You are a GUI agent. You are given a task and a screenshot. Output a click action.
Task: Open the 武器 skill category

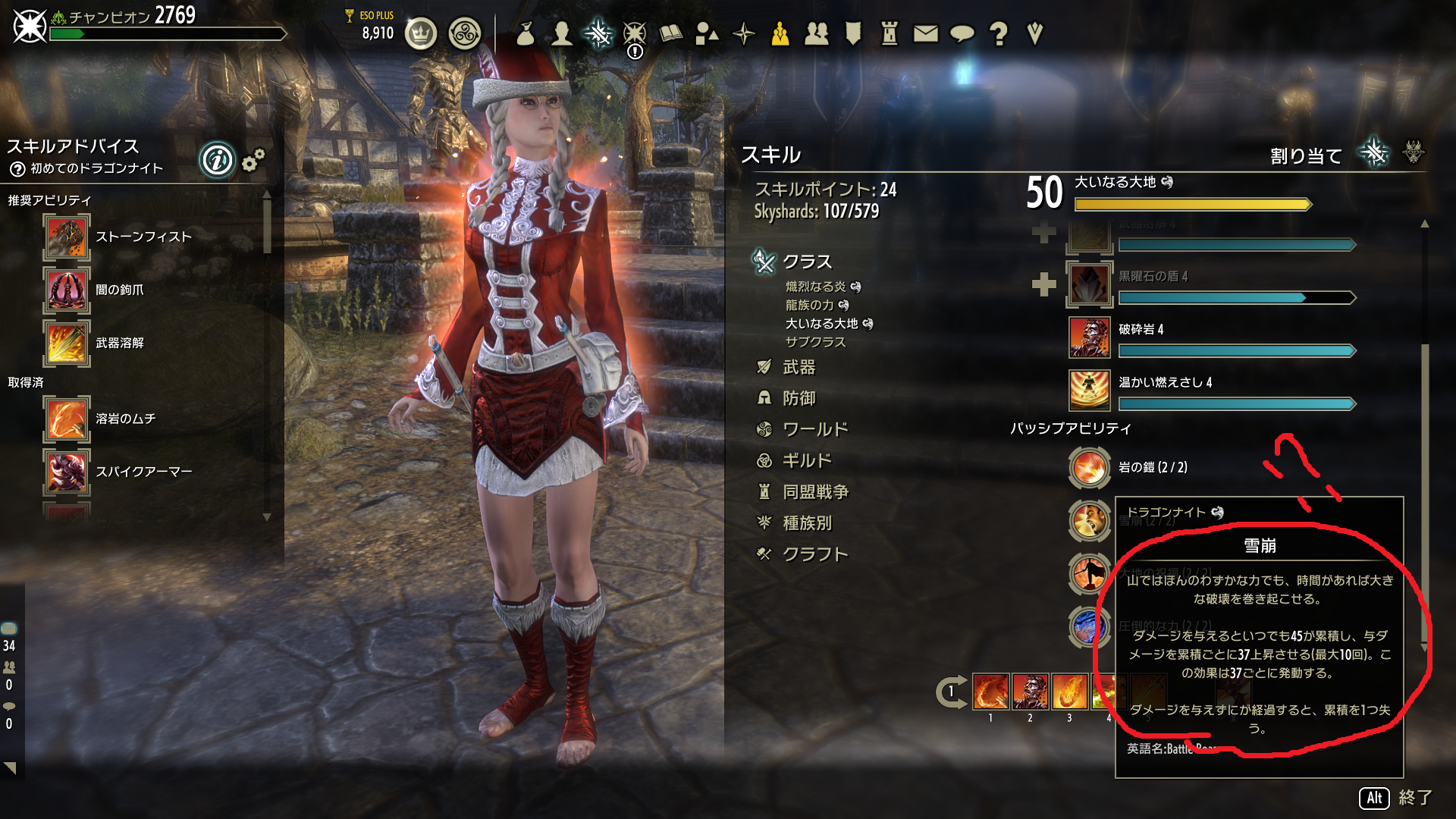[x=799, y=368]
